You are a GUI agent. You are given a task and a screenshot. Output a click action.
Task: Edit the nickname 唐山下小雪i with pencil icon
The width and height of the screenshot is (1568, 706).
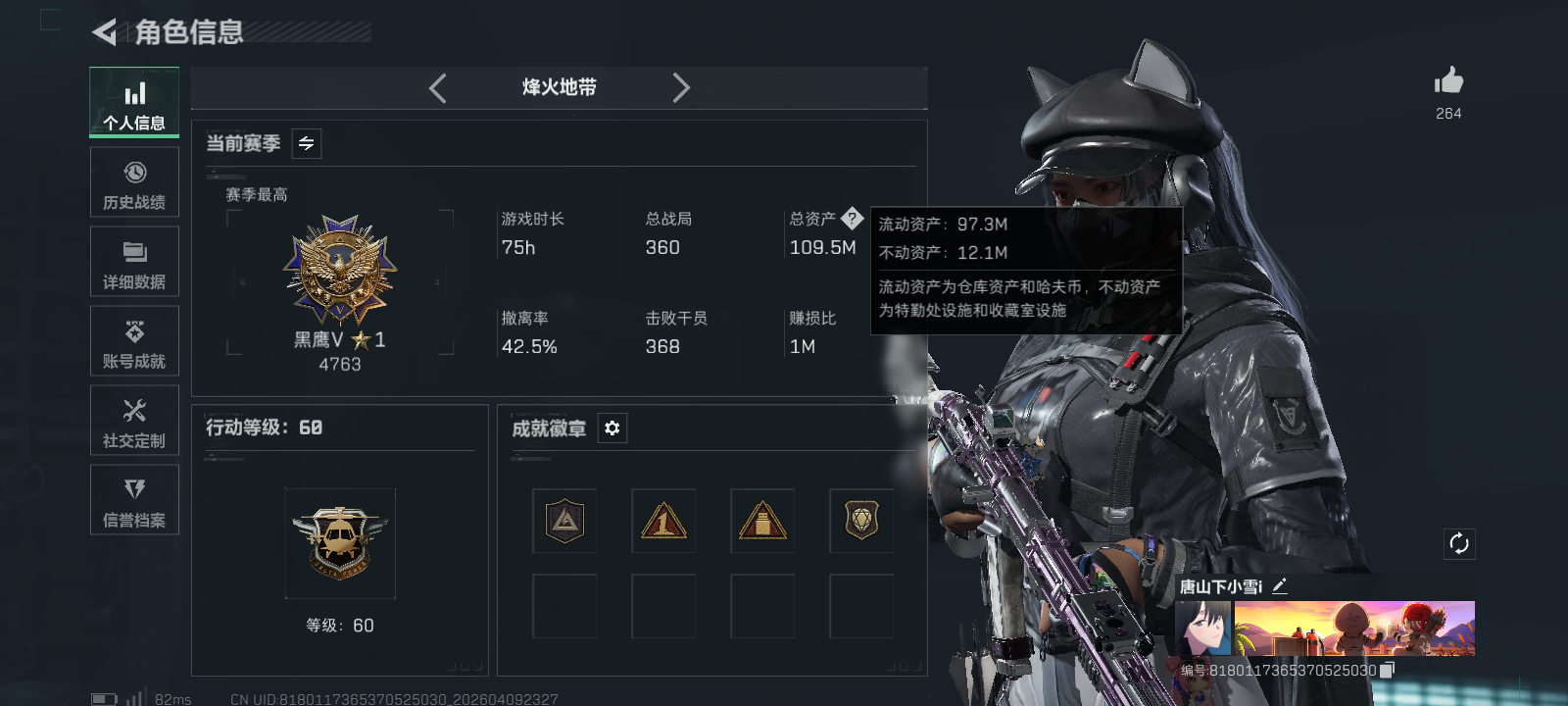pyautogui.click(x=1281, y=586)
